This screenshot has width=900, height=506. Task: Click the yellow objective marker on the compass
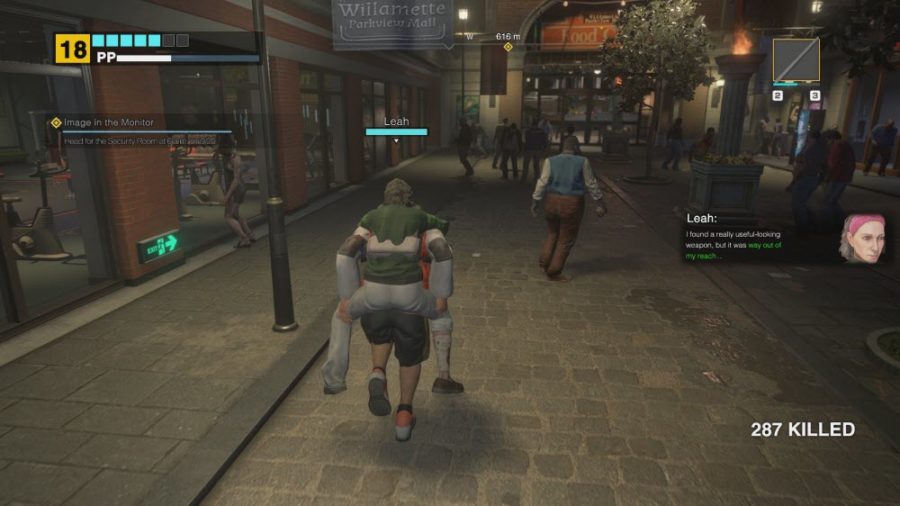[x=508, y=47]
